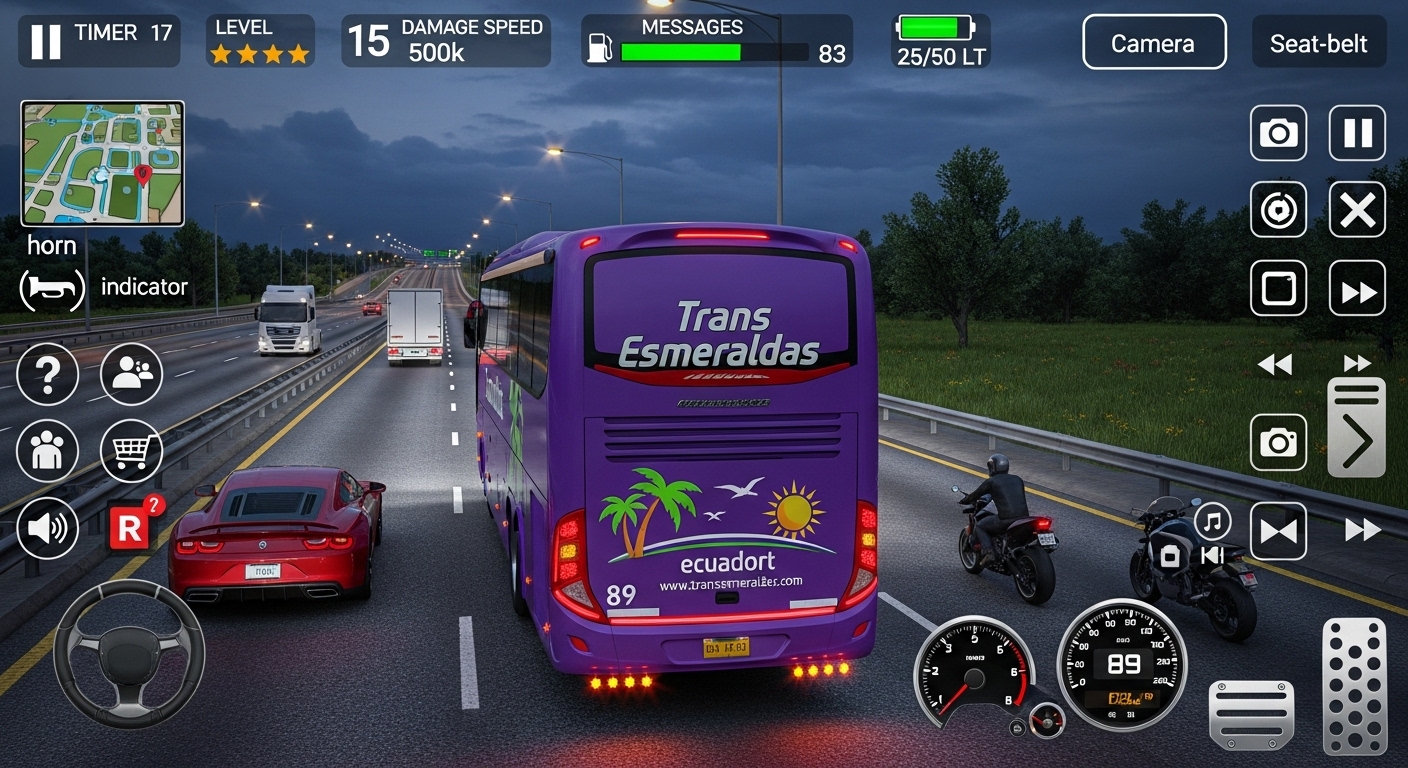Screen dimensions: 1408x768
Task: Sound the horn icon
Action: click(52, 288)
